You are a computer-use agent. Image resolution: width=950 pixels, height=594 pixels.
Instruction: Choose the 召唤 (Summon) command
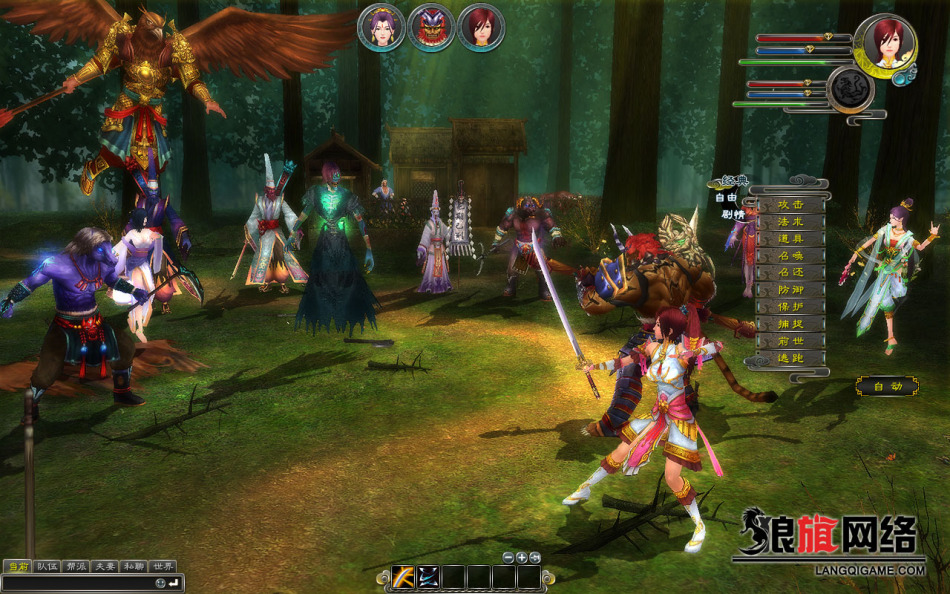pos(790,256)
